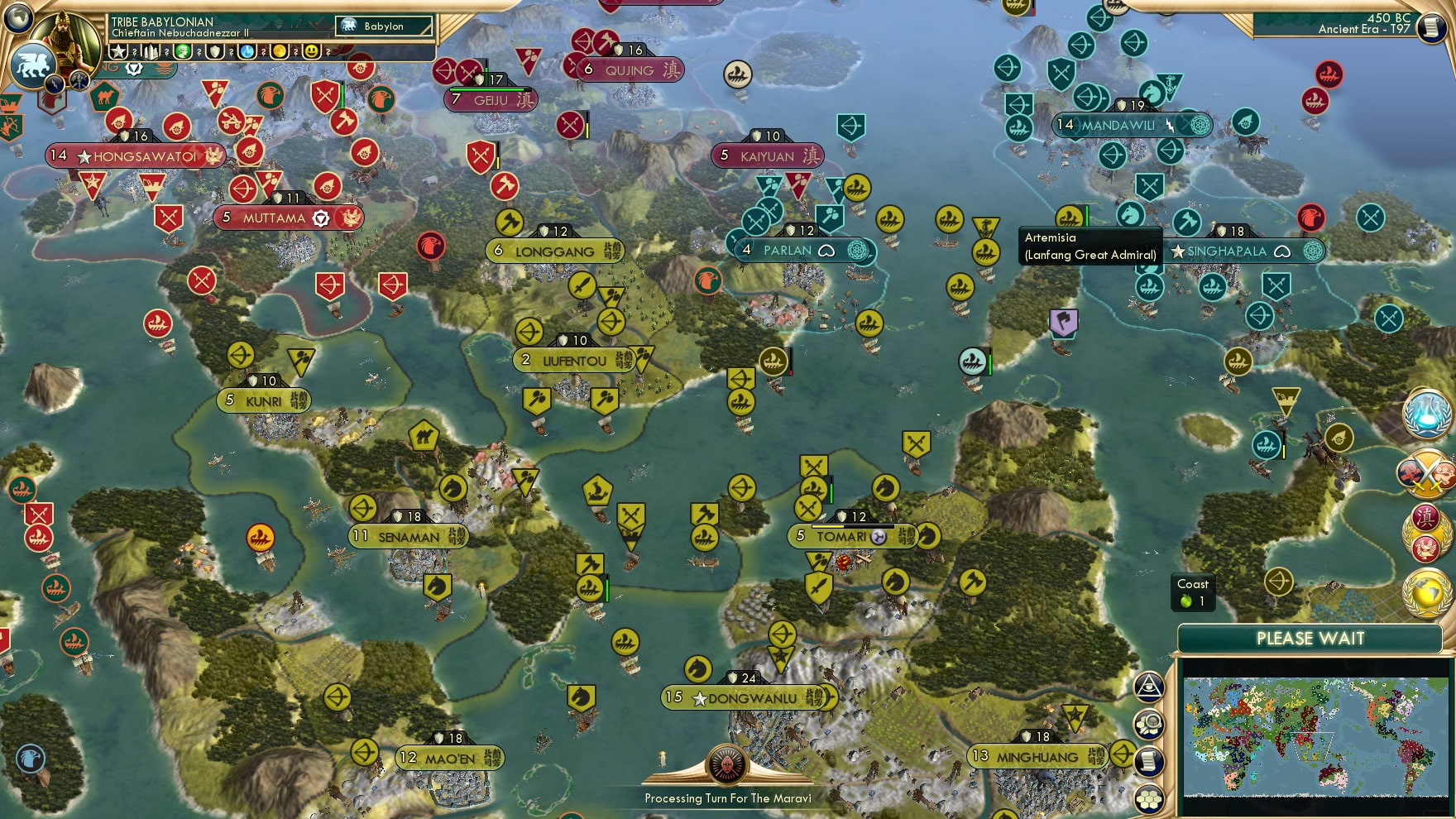Click the gold coin indicator on the top ribbon

[278, 51]
